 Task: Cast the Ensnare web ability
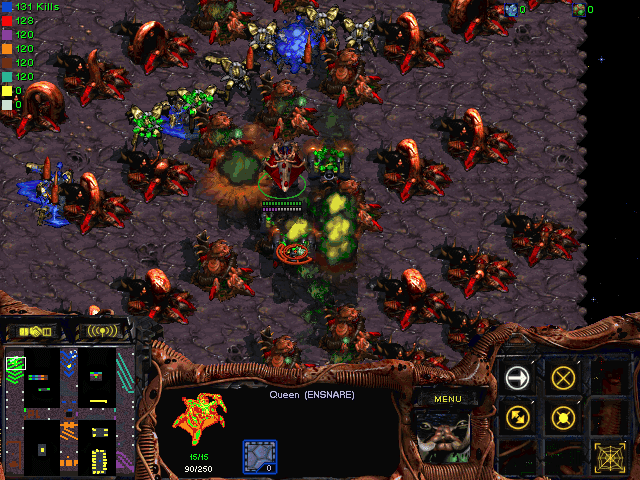click(x=608, y=456)
